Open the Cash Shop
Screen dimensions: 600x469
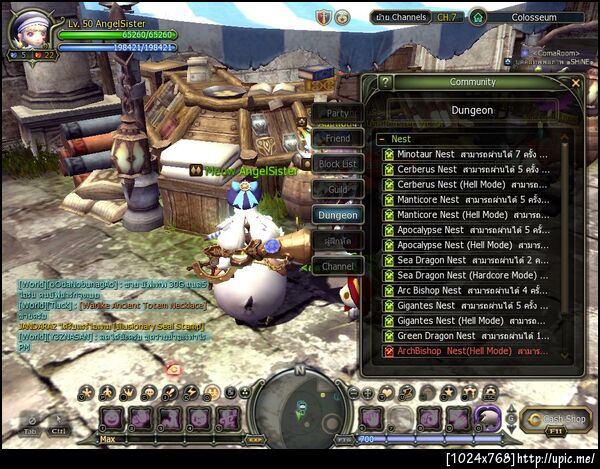[555, 420]
